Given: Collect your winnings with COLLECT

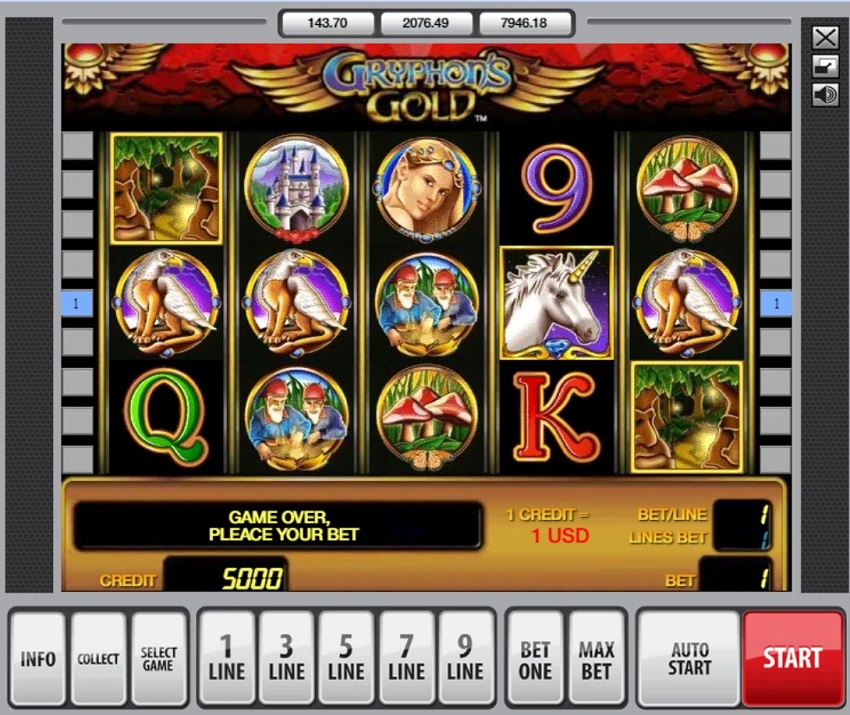Looking at the screenshot, I should coord(98,659).
